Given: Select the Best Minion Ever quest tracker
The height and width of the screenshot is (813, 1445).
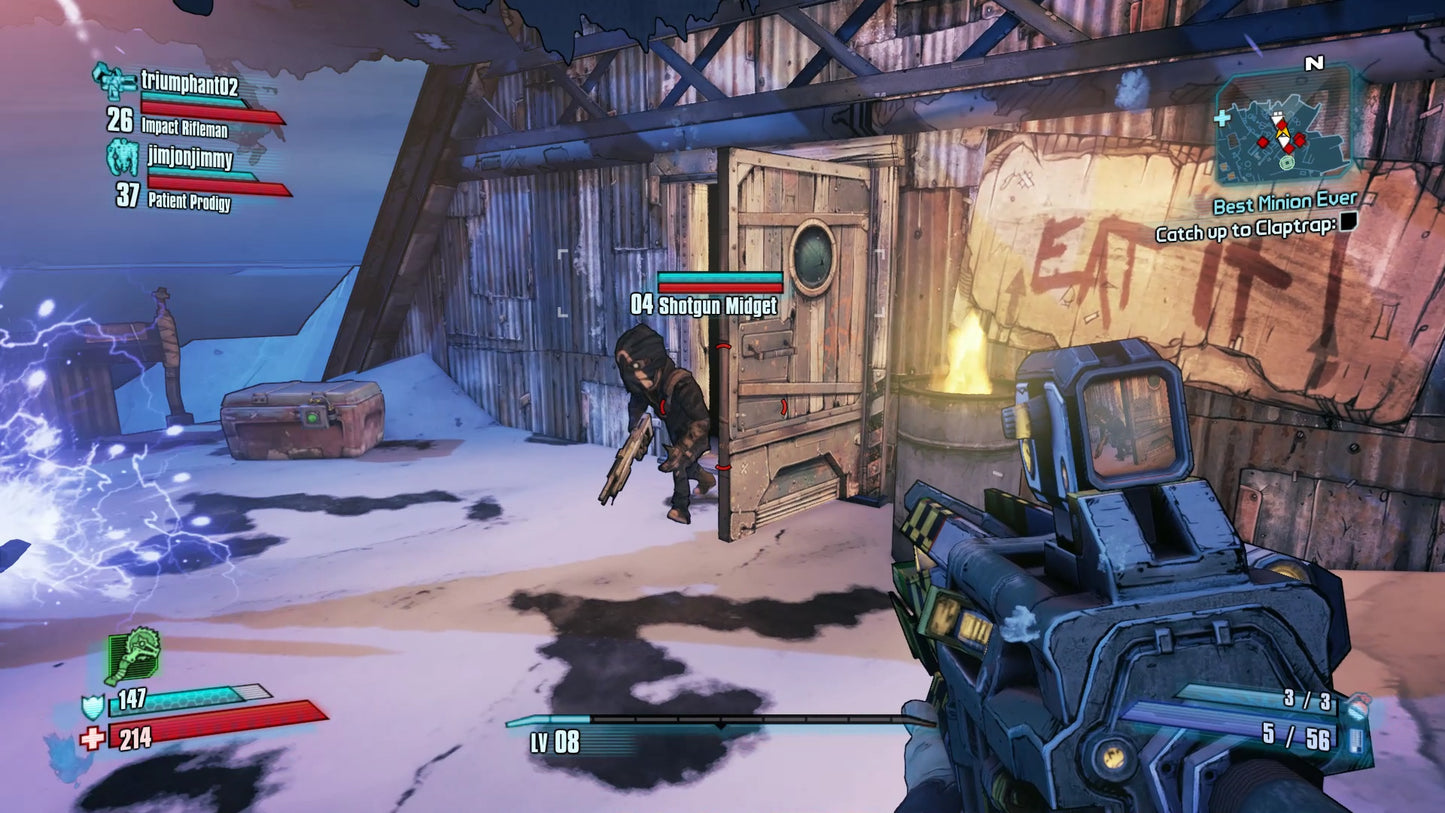Looking at the screenshot, I should tap(1284, 204).
